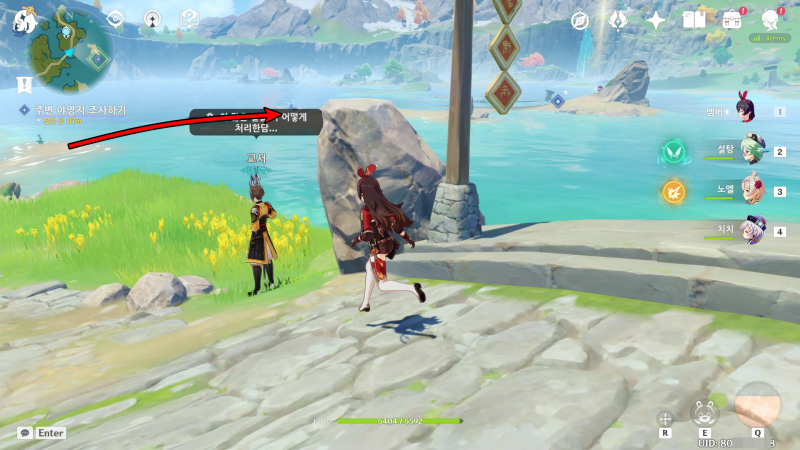Image resolution: width=800 pixels, height=450 pixels.
Task: Open the winged events icon
Action: point(618,20)
